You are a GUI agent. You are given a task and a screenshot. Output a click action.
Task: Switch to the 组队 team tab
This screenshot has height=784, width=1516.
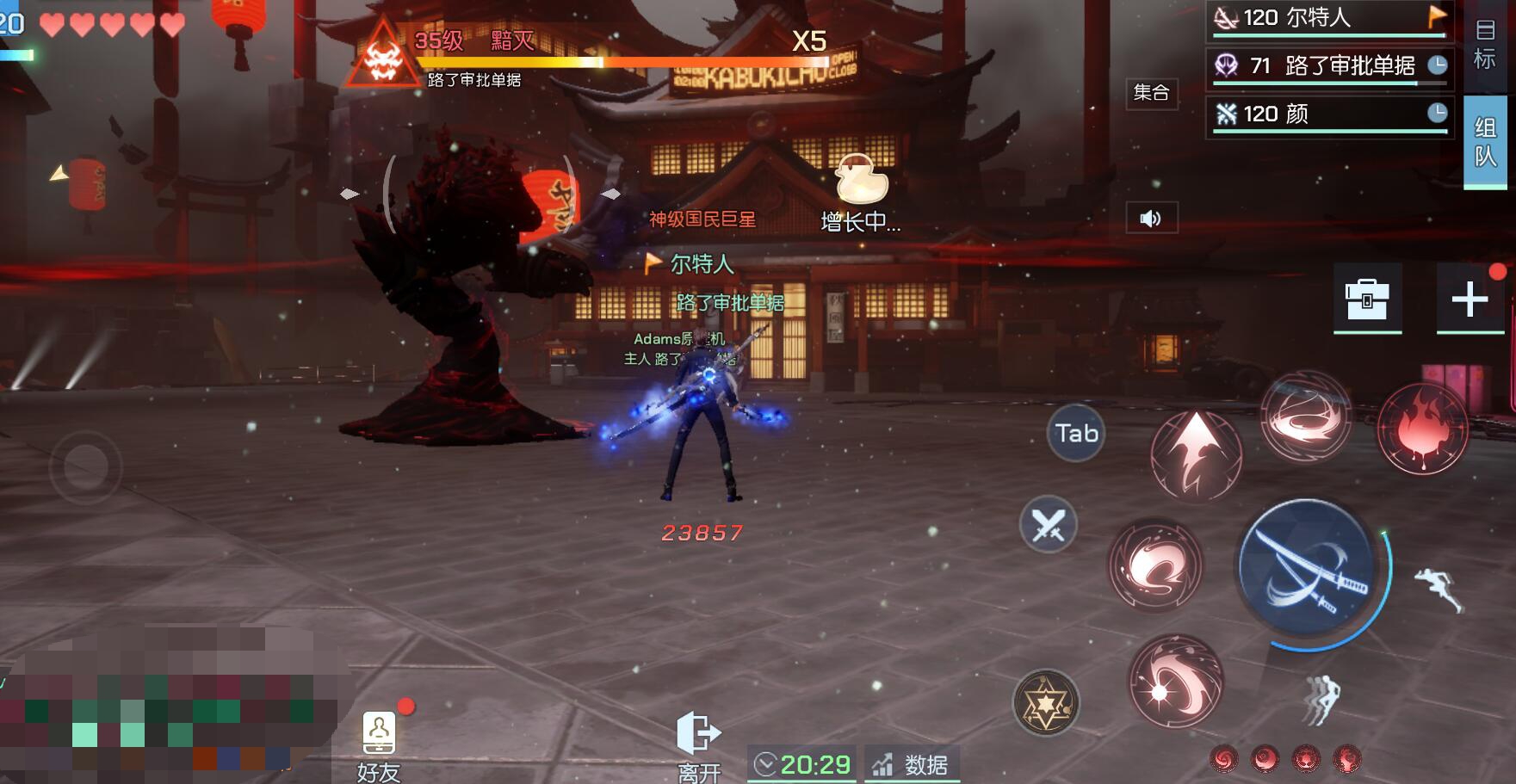1485,142
